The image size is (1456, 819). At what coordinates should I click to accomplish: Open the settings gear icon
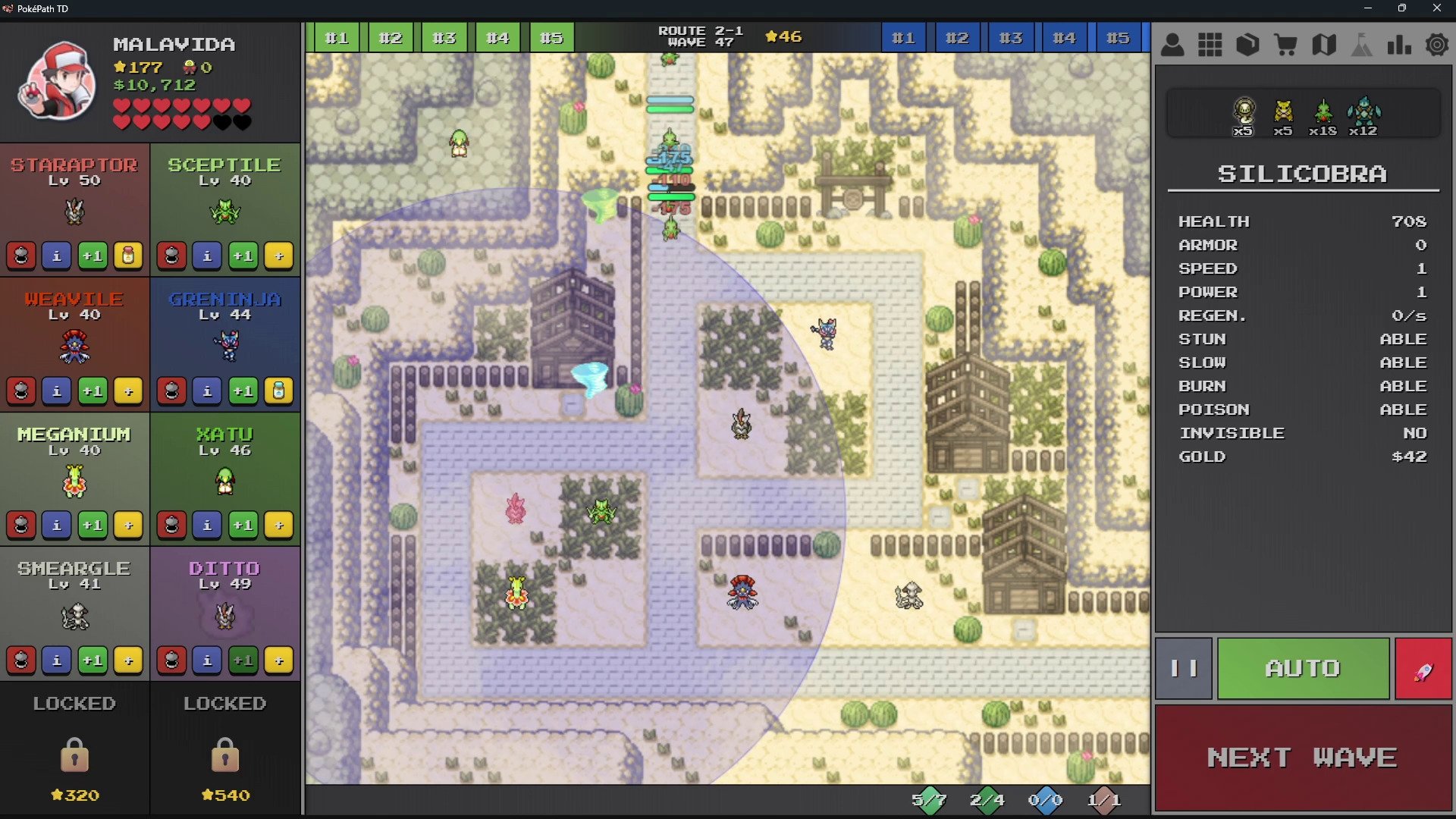tap(1436, 45)
